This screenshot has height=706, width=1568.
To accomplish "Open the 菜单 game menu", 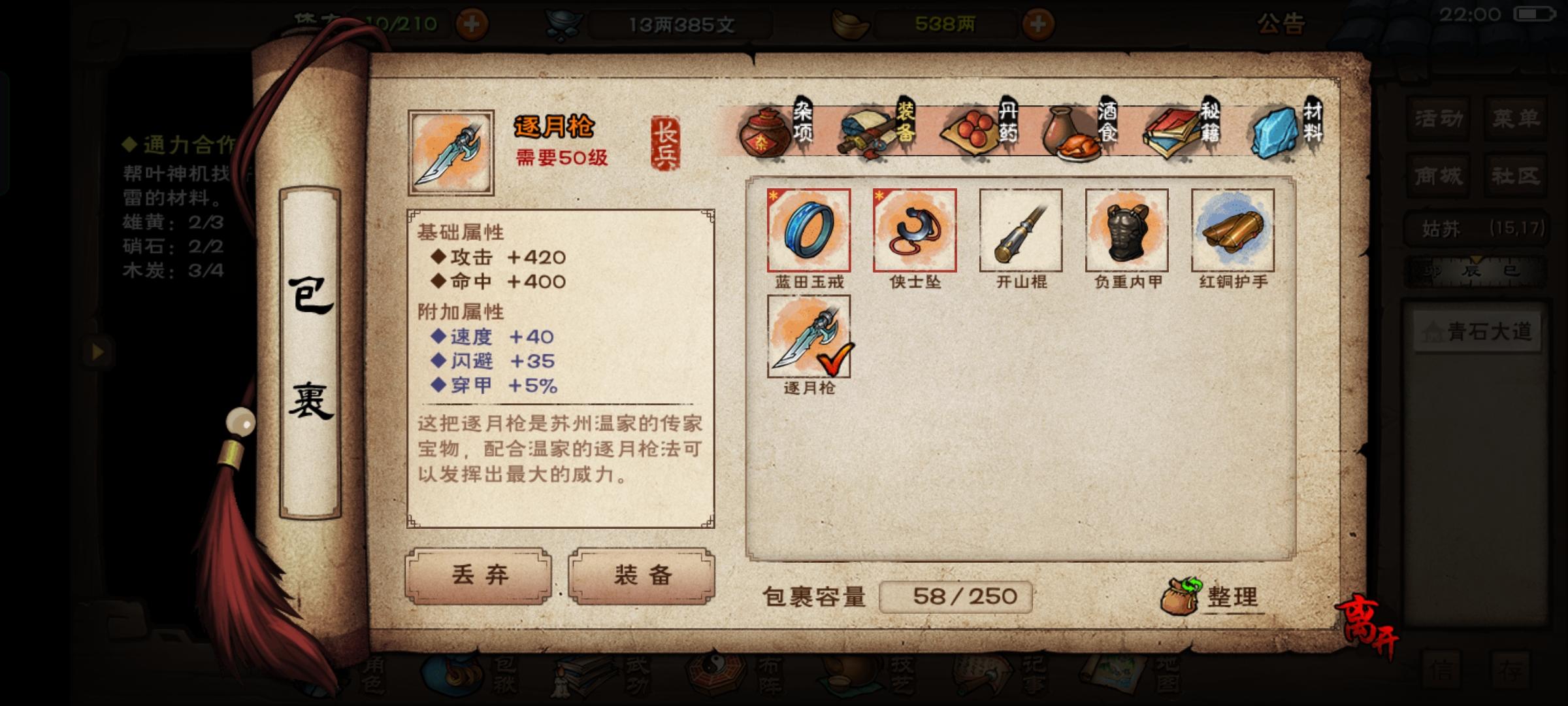I will 1516,119.
